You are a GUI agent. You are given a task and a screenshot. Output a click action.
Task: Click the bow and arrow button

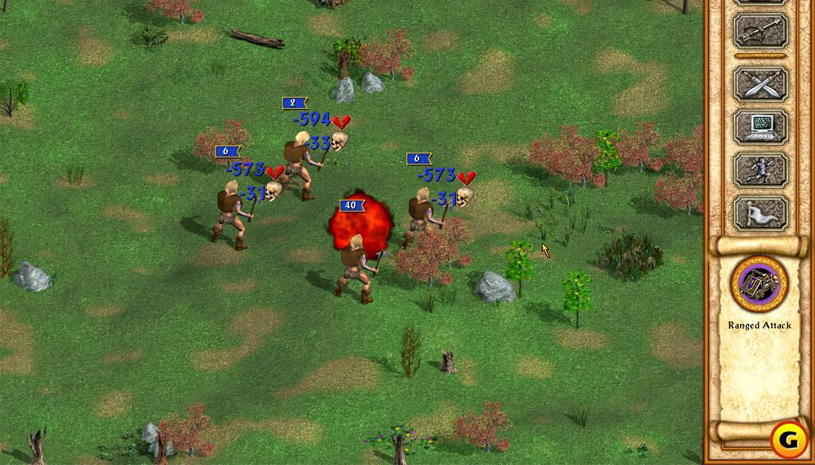pyautogui.click(x=760, y=31)
